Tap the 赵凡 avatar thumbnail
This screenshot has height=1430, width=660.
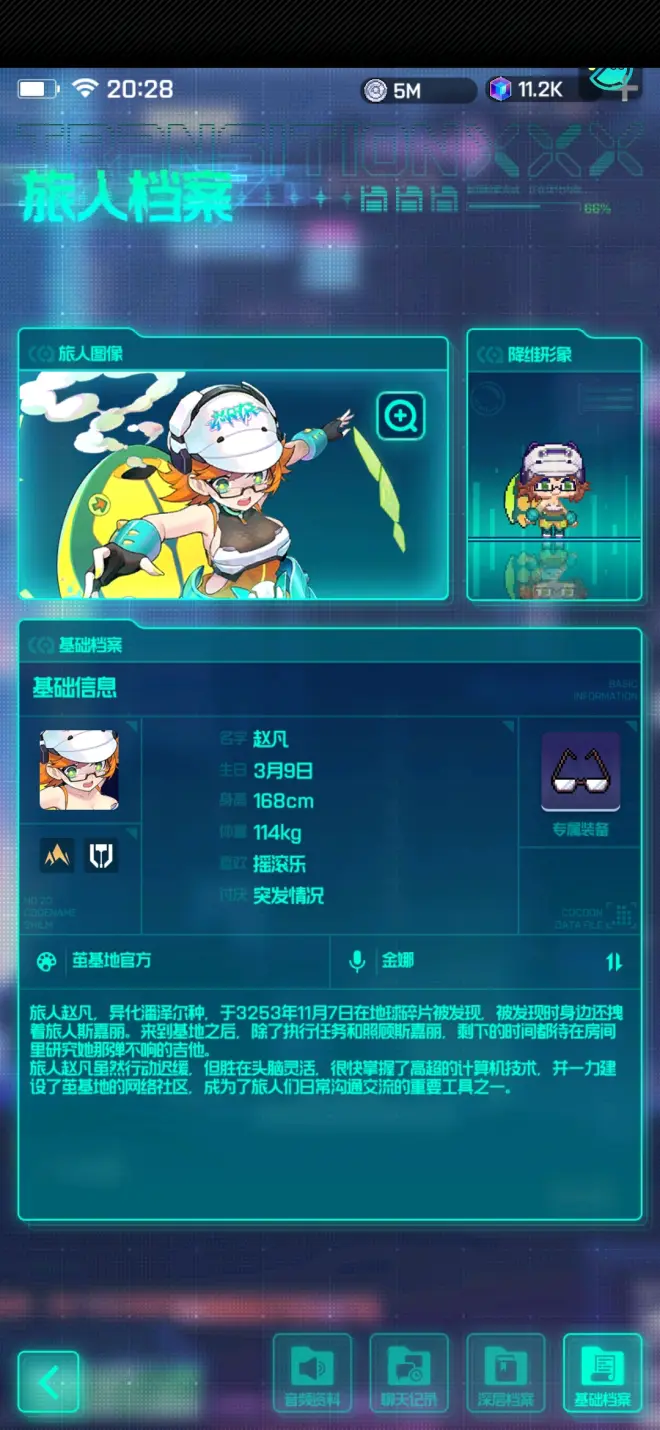(x=79, y=769)
